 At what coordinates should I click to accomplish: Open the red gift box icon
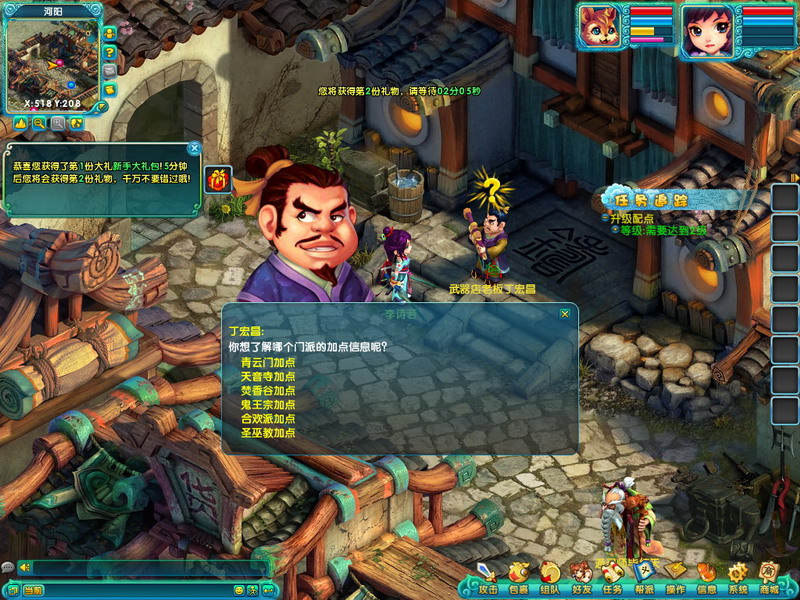point(218,179)
